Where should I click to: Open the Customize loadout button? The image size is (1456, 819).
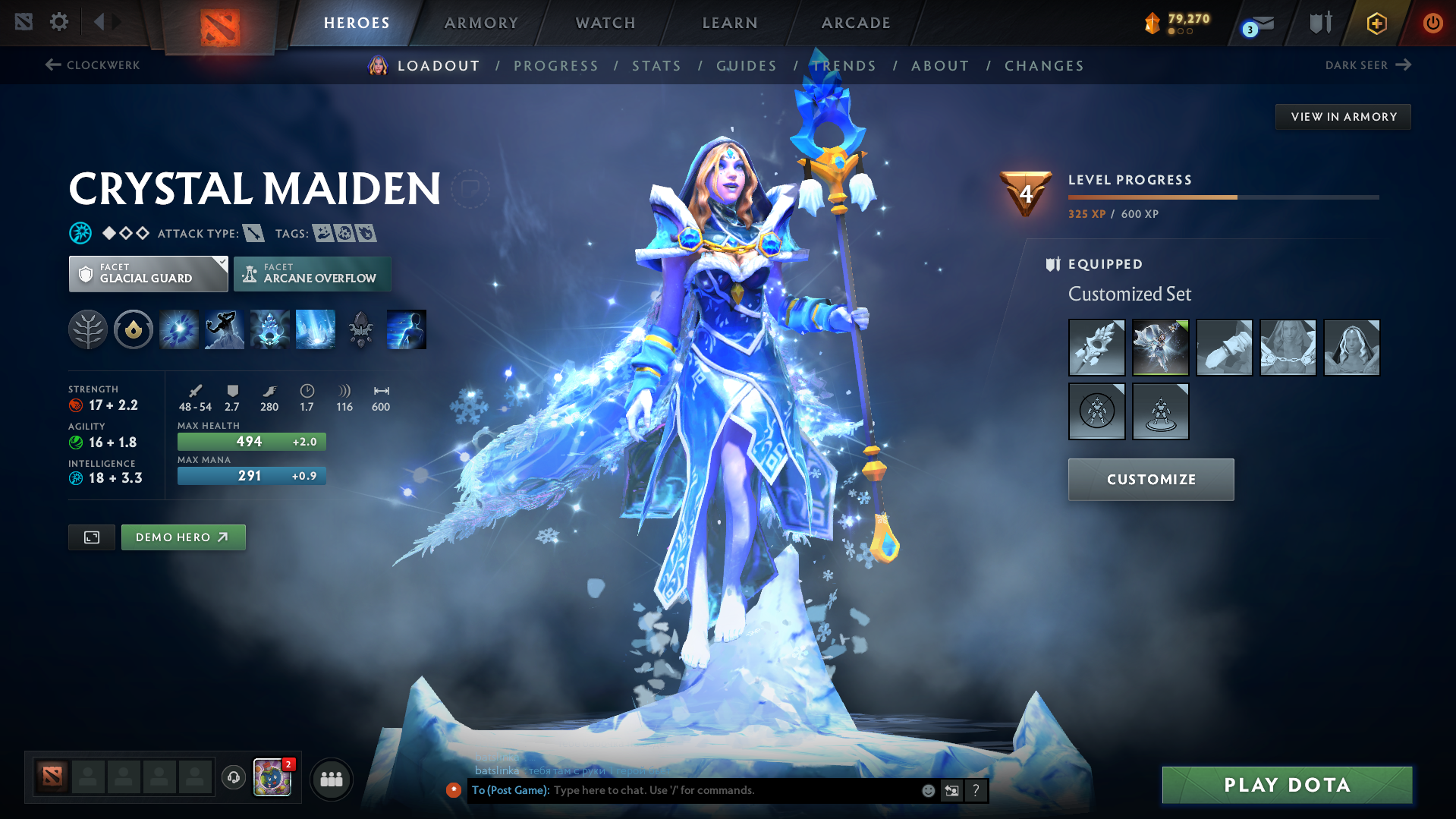click(1151, 480)
